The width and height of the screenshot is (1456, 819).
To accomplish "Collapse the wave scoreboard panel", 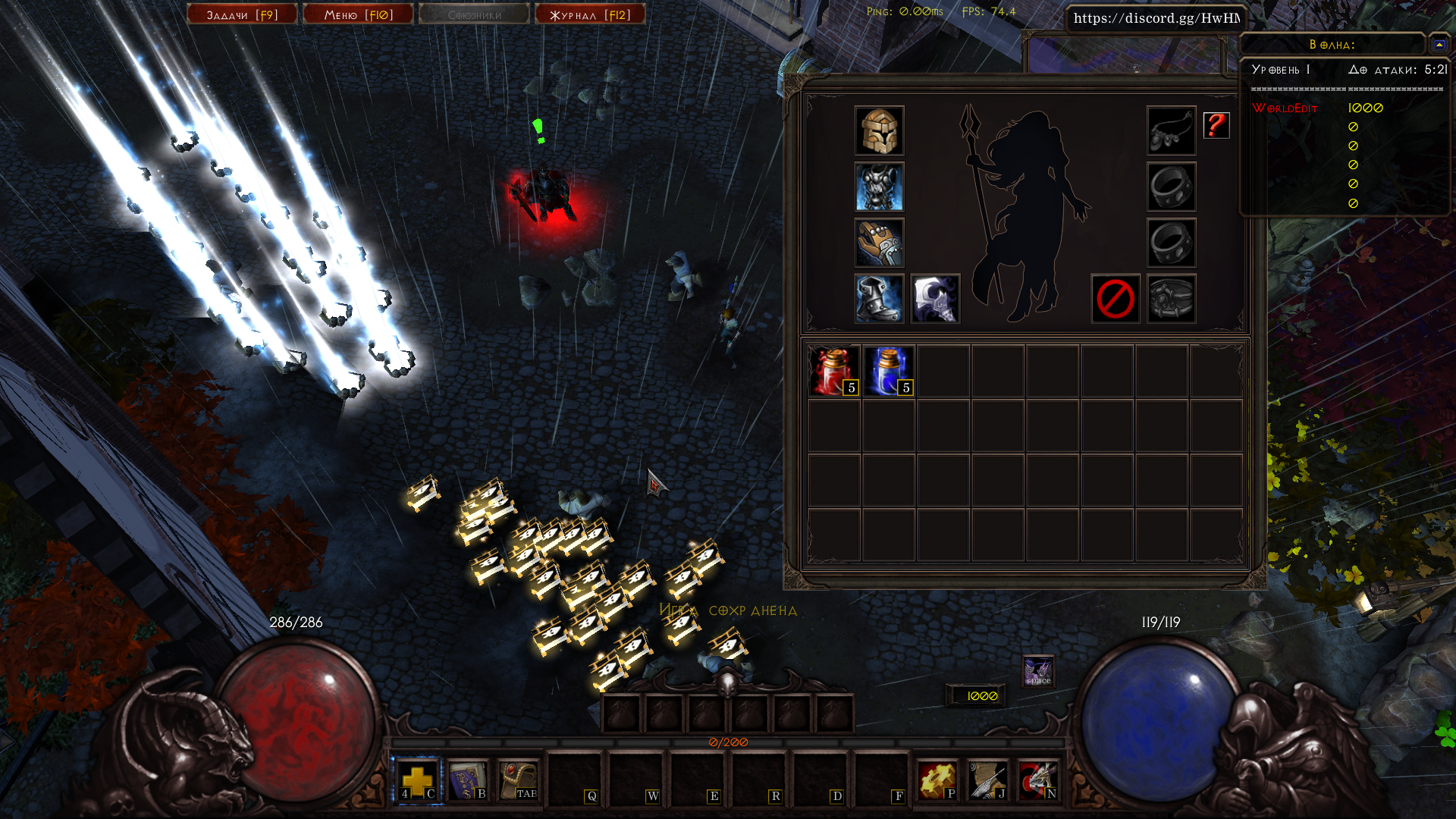I will coord(1439,45).
